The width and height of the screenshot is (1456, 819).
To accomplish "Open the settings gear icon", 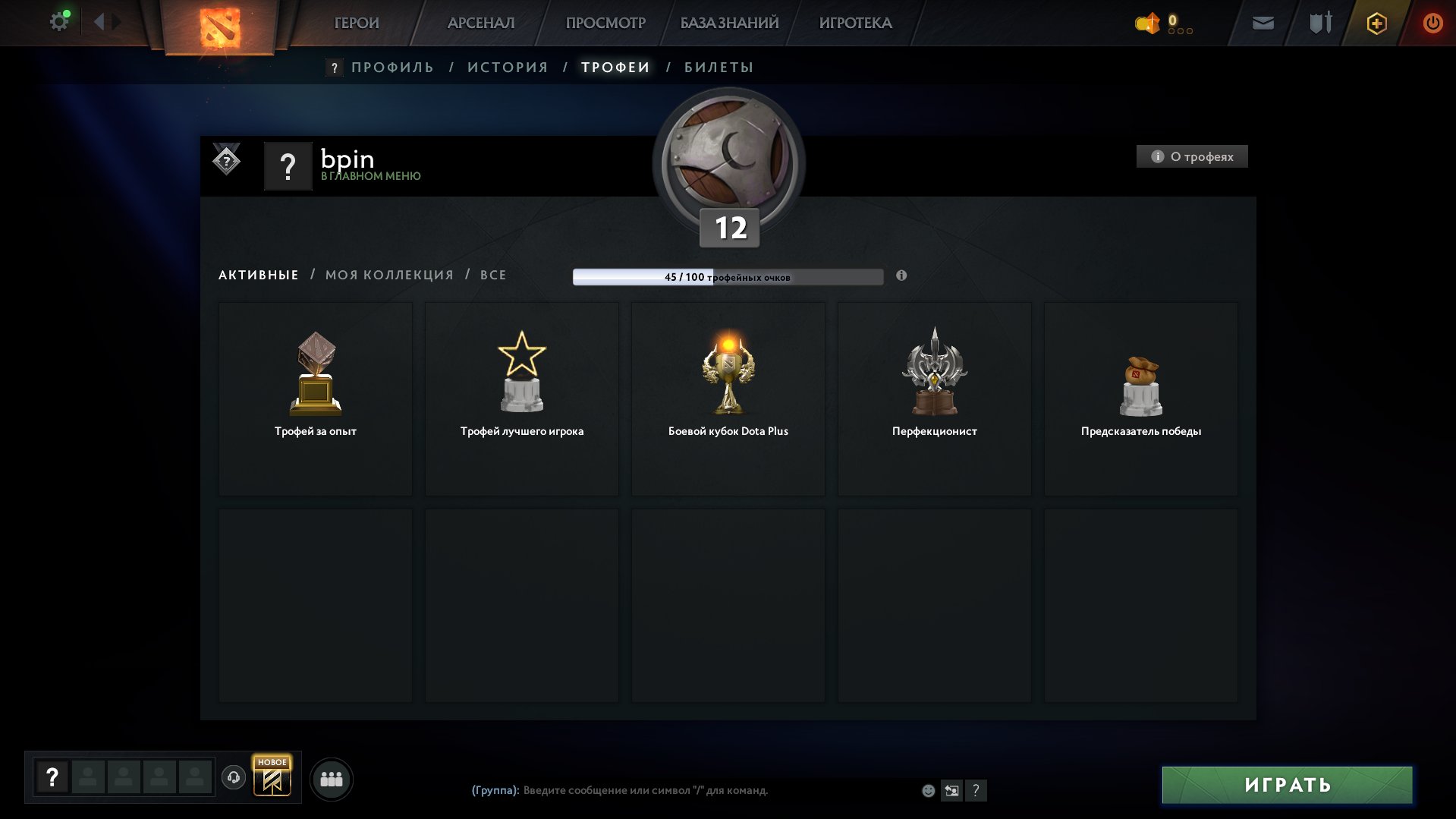I will (x=58, y=20).
